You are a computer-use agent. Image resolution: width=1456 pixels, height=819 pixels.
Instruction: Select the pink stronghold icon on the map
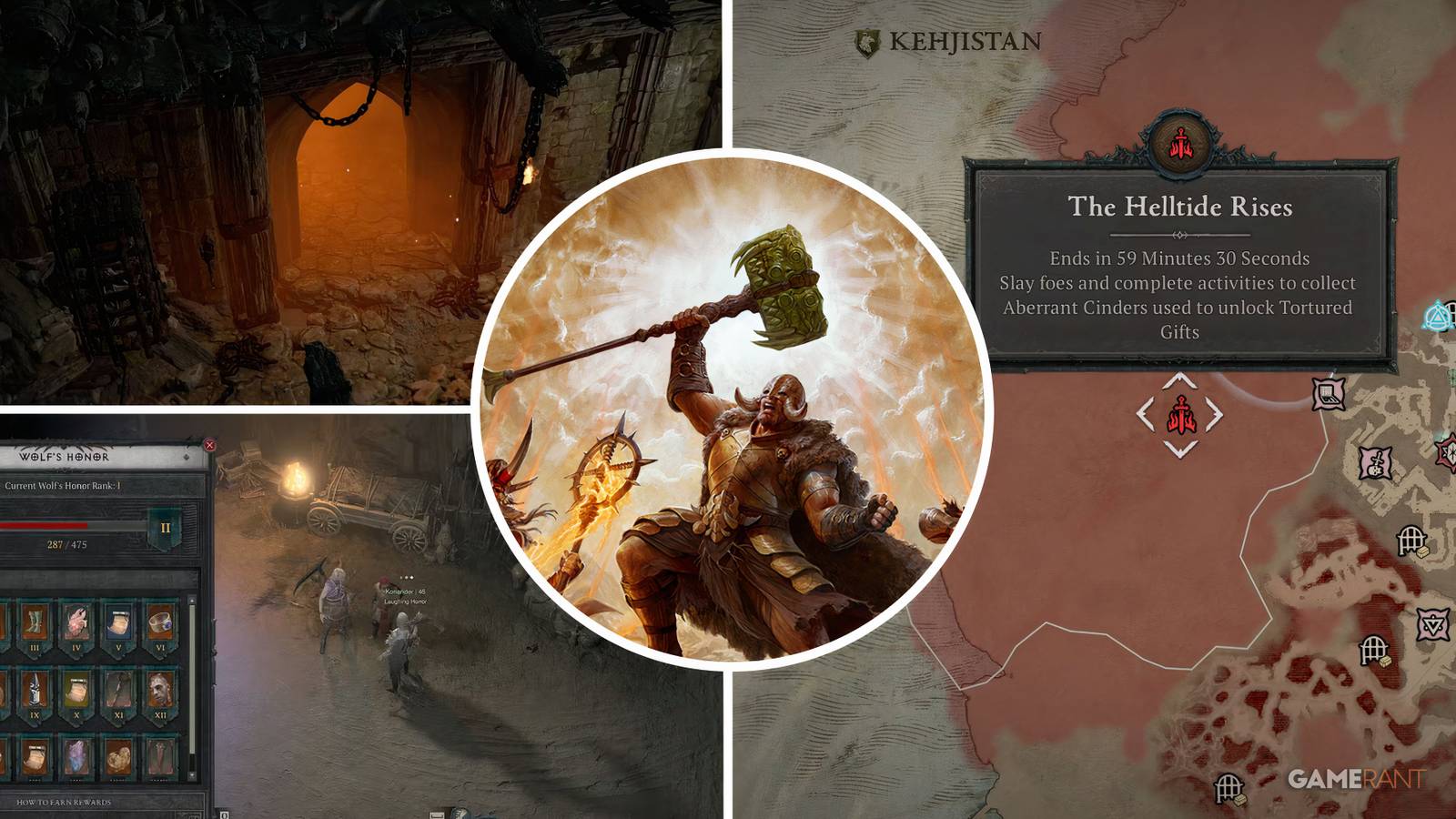click(x=1328, y=392)
